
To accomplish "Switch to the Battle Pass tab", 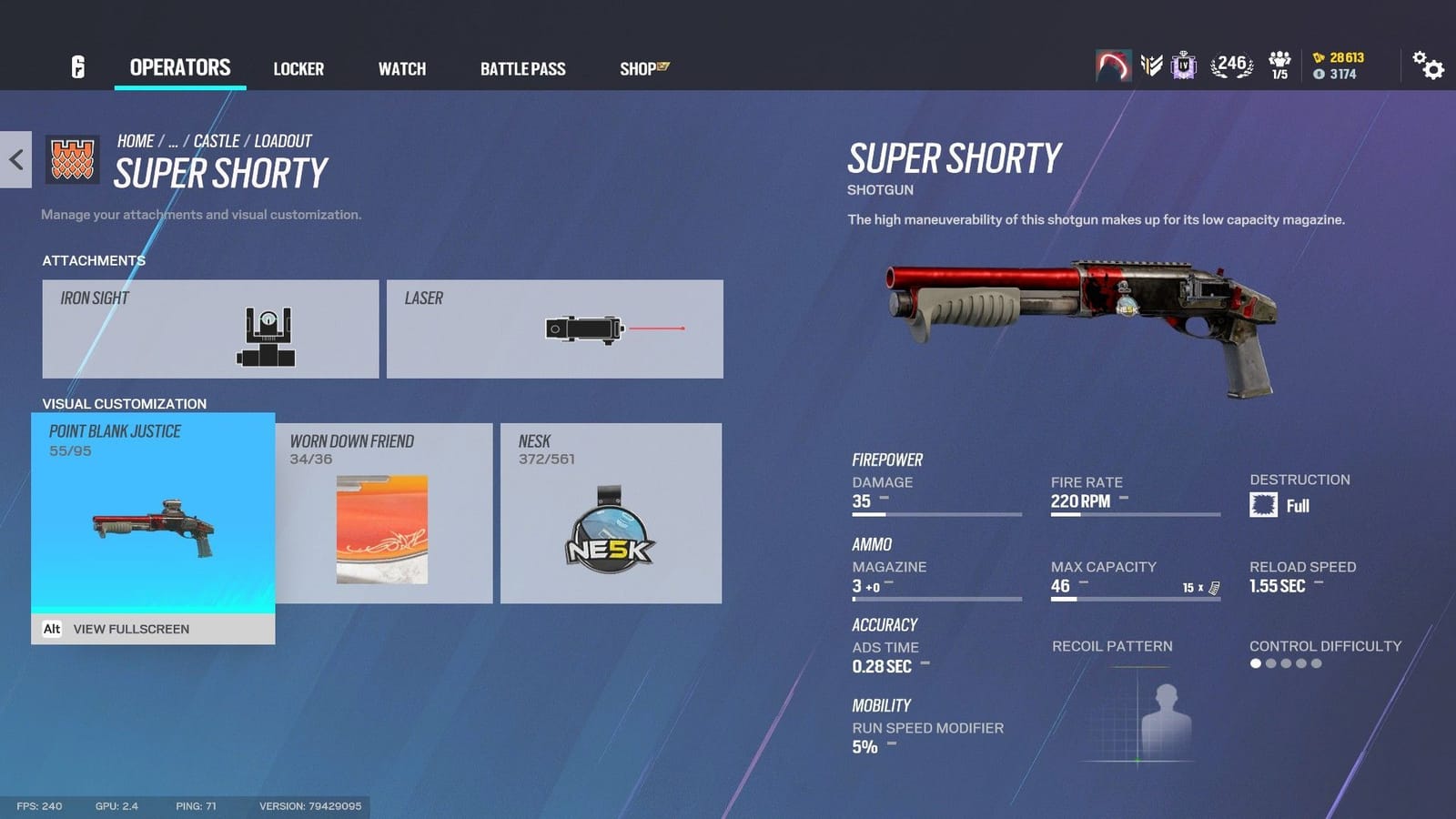I will [x=523, y=67].
